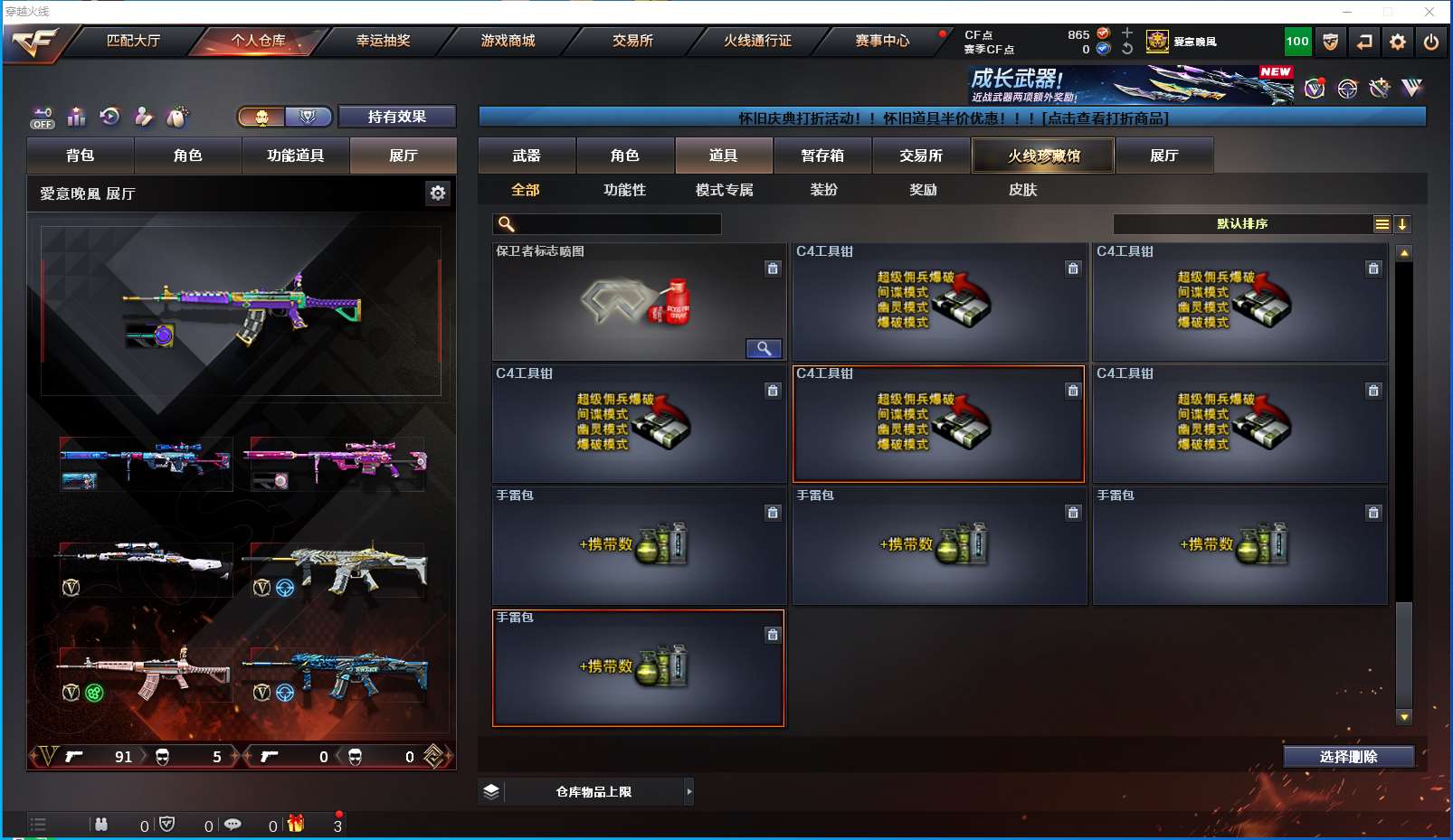Open the 默认排序 sort dropdown

(x=1243, y=224)
